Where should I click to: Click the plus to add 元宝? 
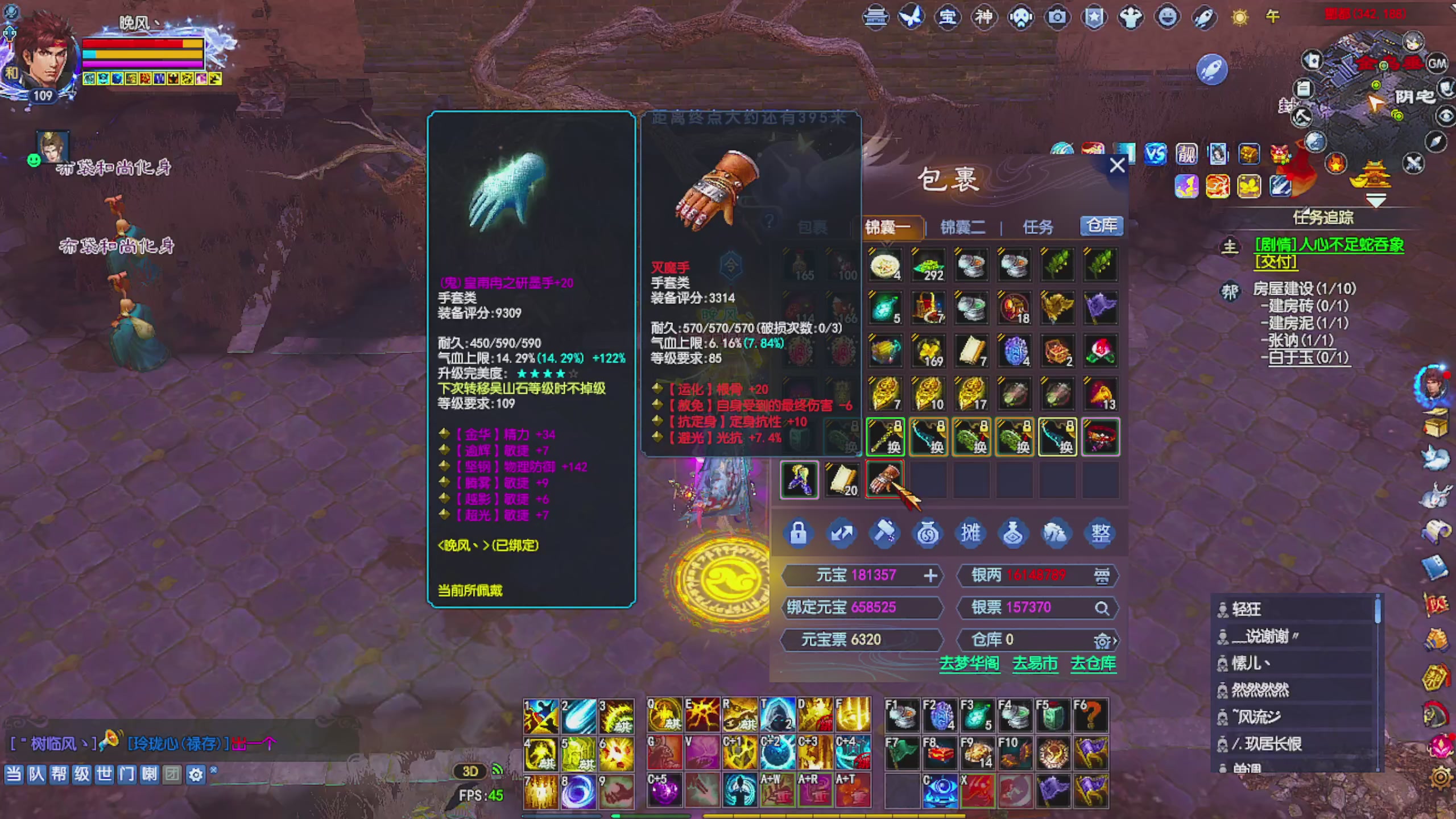pos(931,576)
